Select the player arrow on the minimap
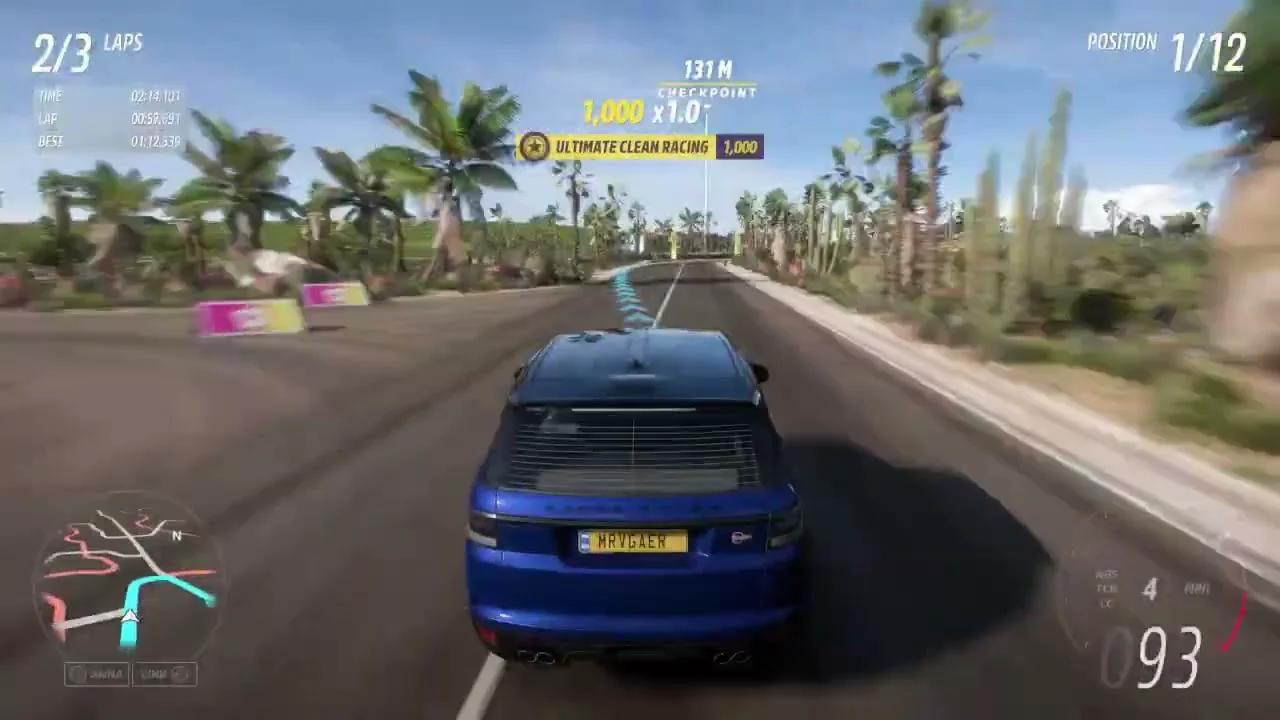Image resolution: width=1280 pixels, height=720 pixels. (x=129, y=618)
